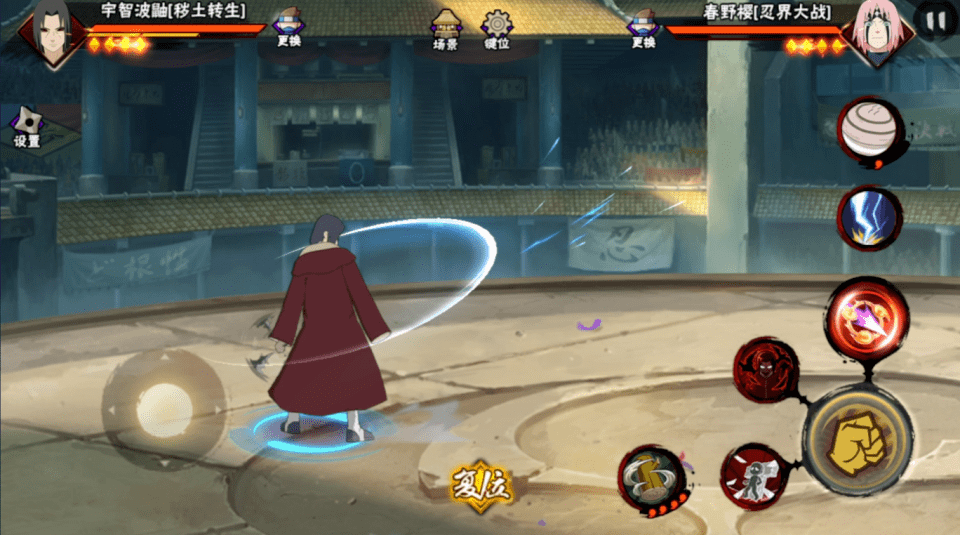Image resolution: width=960 pixels, height=535 pixels.
Task: Open the 场景 scene selector
Action: (x=445, y=30)
